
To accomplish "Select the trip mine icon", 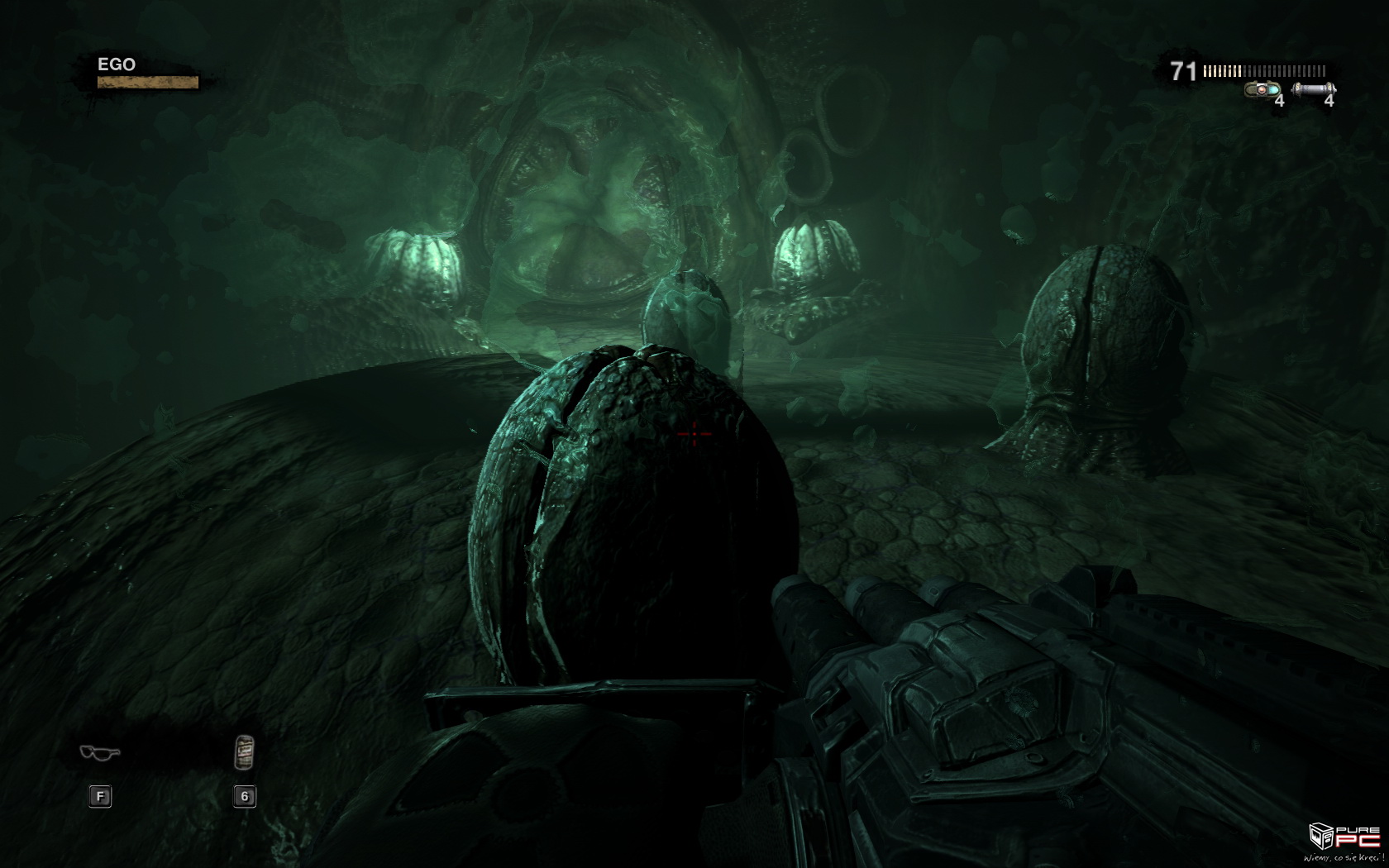I will point(1263,89).
